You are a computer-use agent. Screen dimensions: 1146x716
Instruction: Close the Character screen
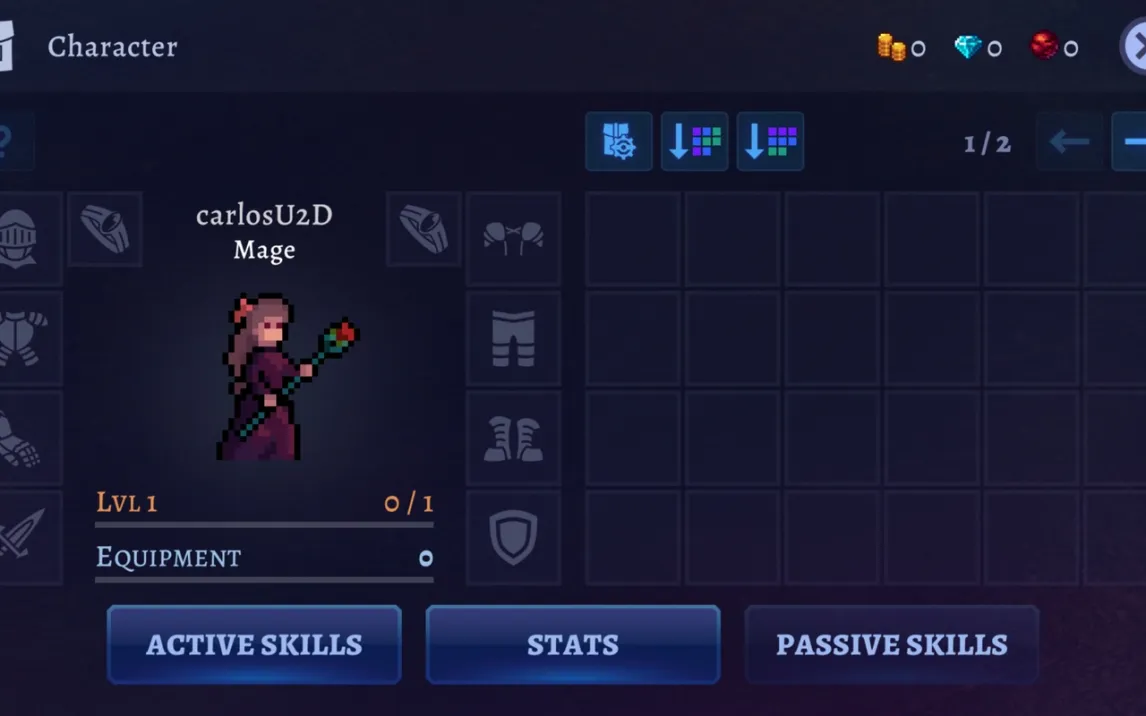tap(1135, 46)
